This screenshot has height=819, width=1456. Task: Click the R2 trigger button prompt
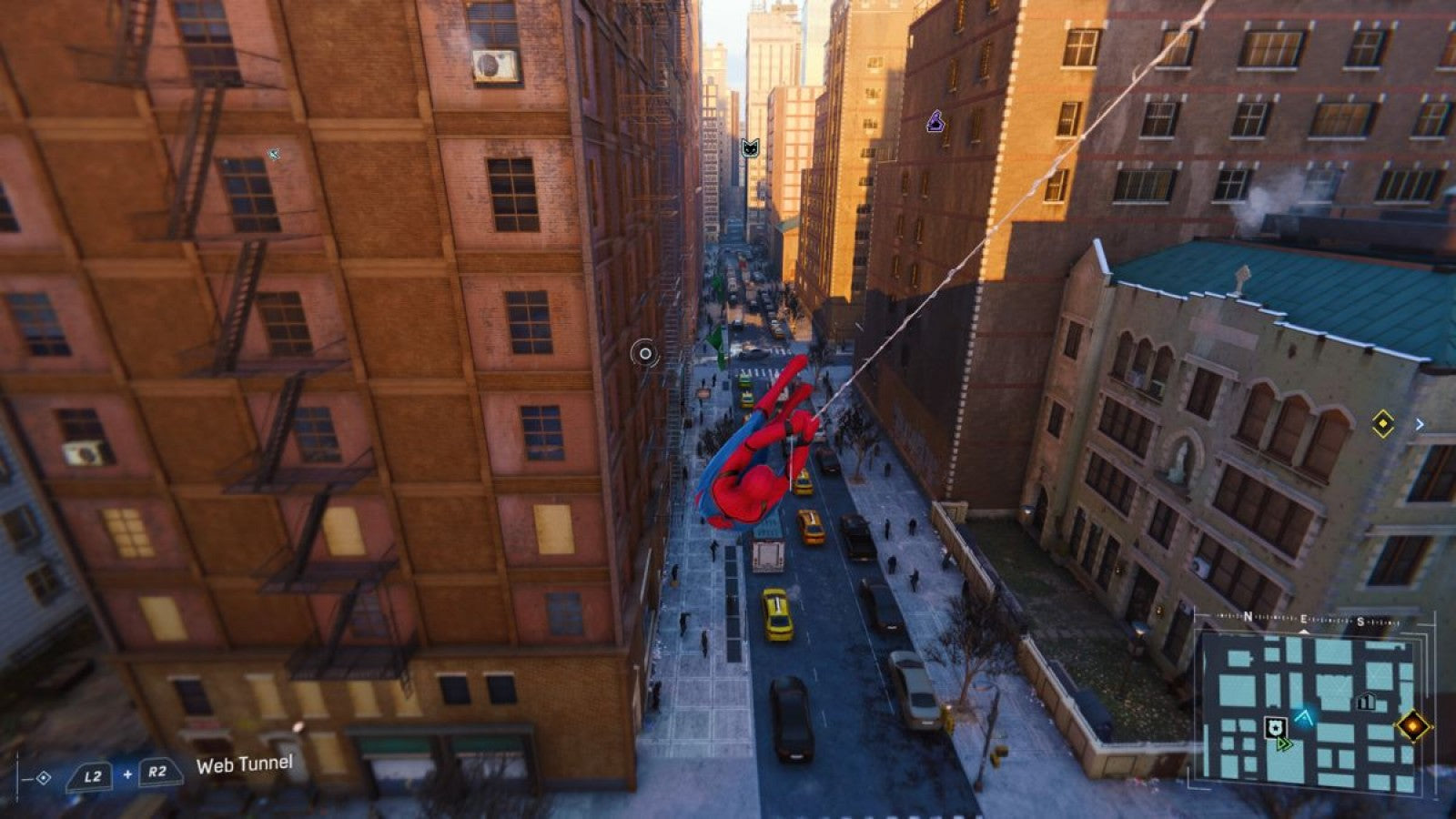coord(157,773)
